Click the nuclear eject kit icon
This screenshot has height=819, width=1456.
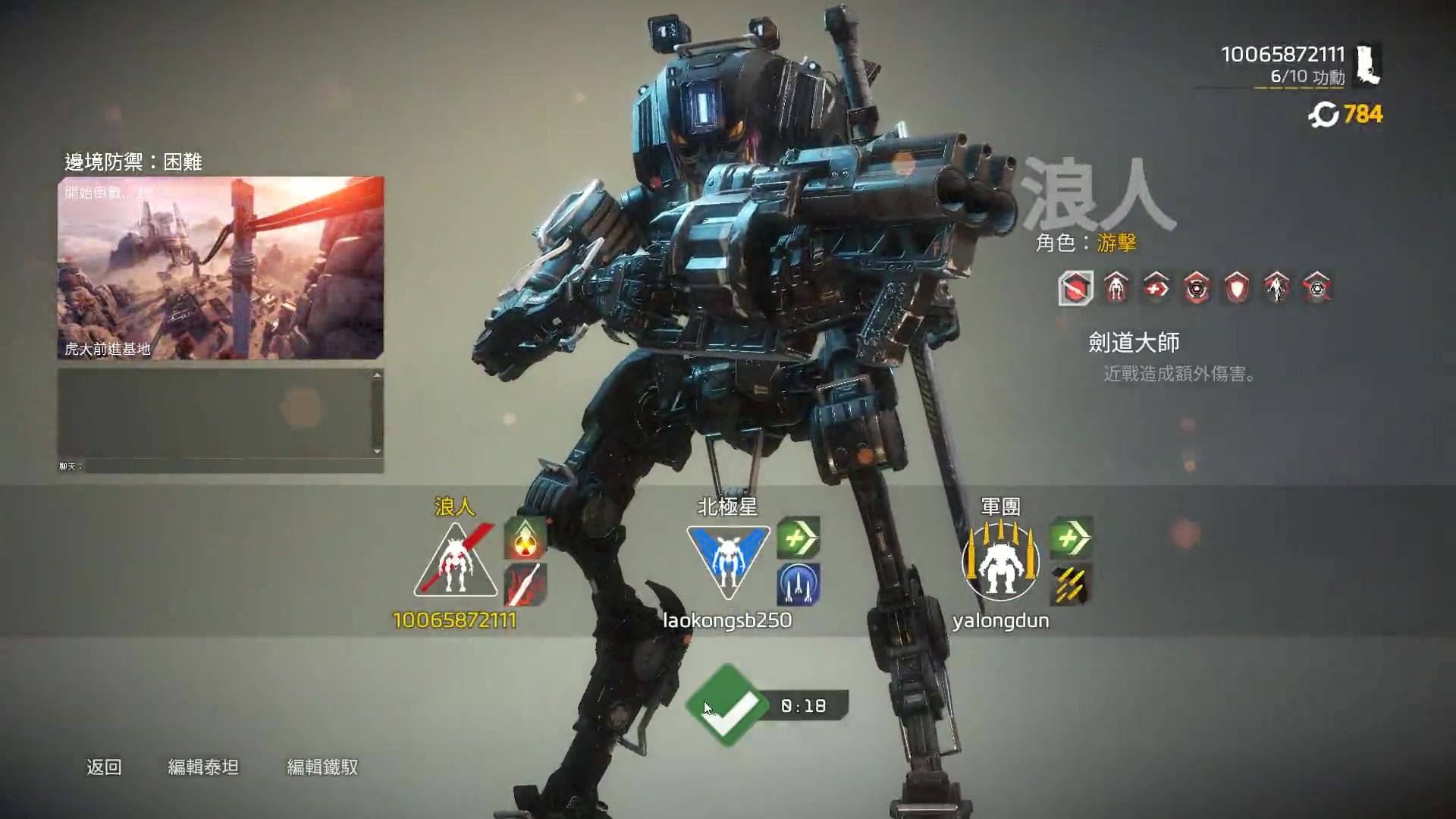[x=525, y=539]
